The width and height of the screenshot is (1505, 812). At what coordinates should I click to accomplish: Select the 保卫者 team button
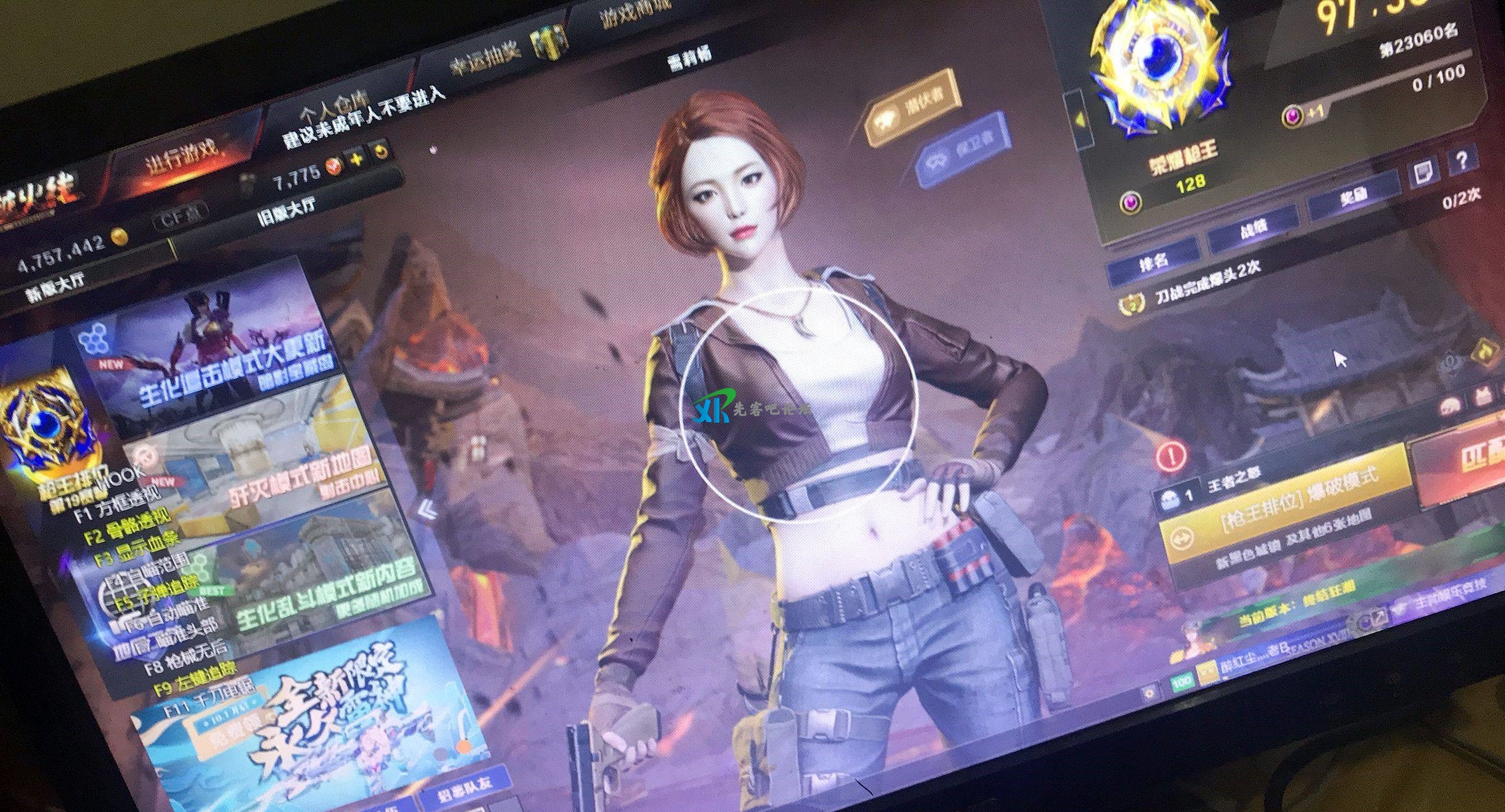[963, 149]
